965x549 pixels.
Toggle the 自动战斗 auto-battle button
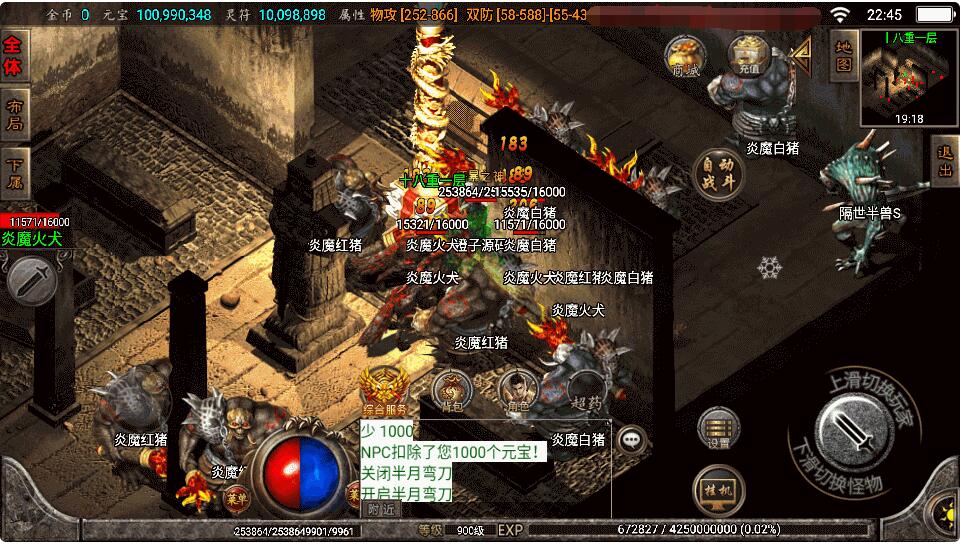click(719, 177)
